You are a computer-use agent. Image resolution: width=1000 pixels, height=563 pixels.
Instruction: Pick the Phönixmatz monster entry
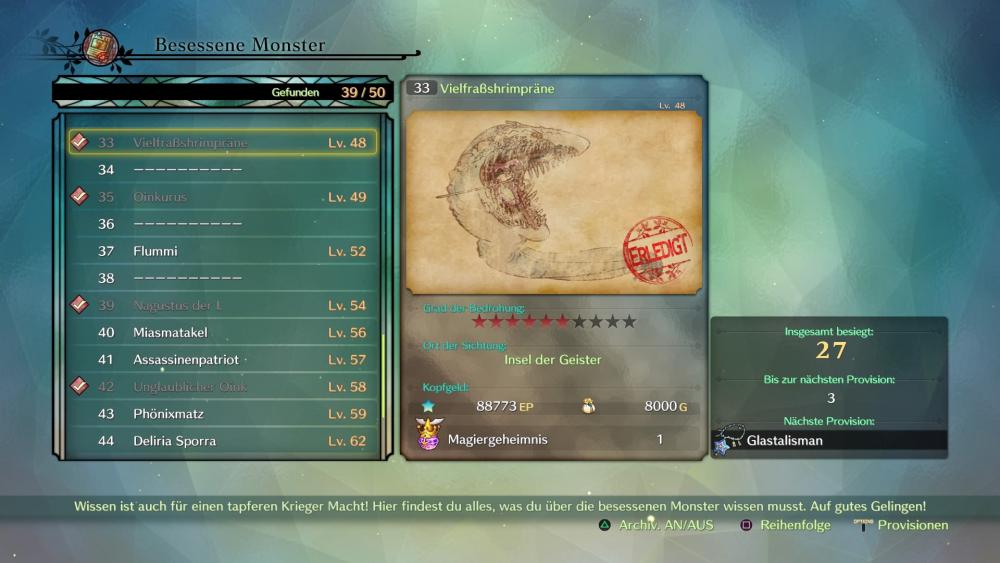coord(222,413)
